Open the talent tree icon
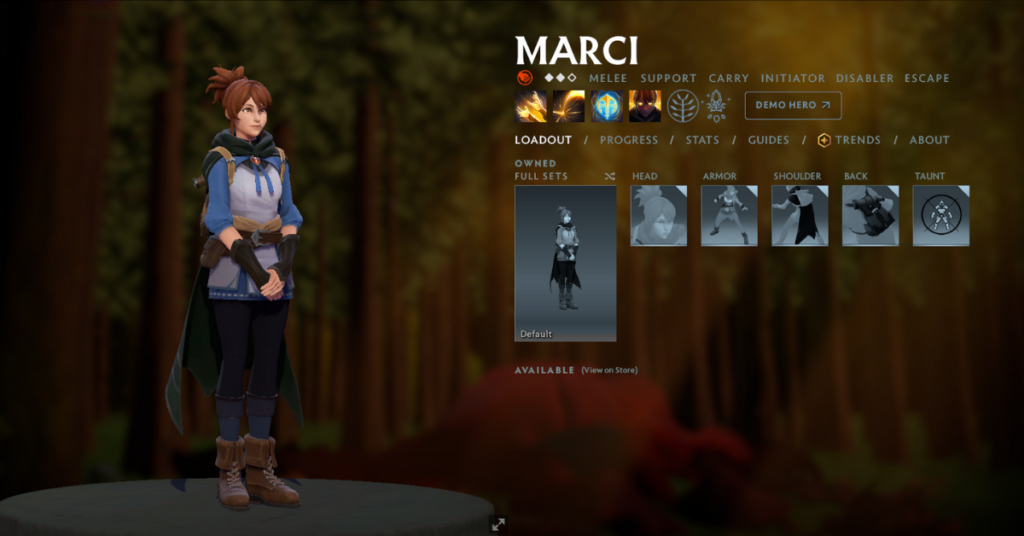 [x=683, y=106]
